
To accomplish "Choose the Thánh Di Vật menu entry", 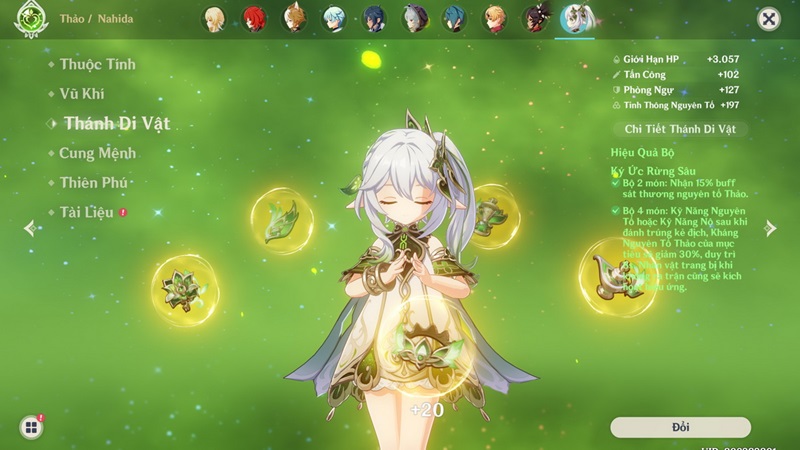I will tap(116, 124).
